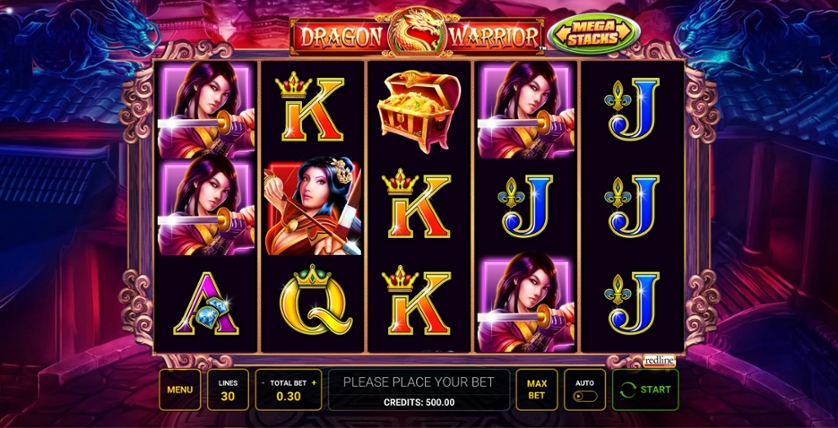Decrease total bet with the minus sign

click(x=262, y=382)
